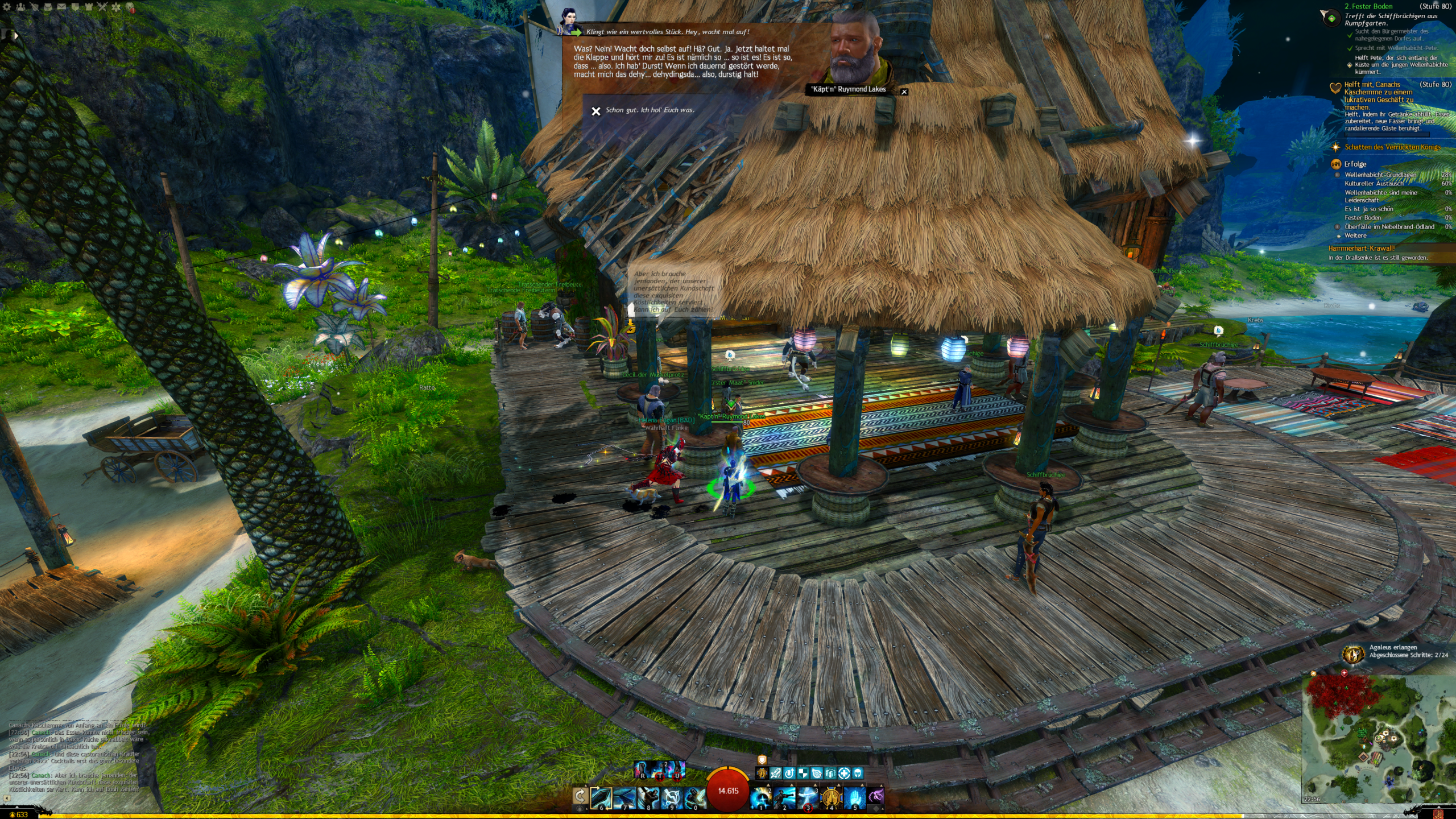
Task: Use the healing skill bound to 1
Action: (761, 797)
